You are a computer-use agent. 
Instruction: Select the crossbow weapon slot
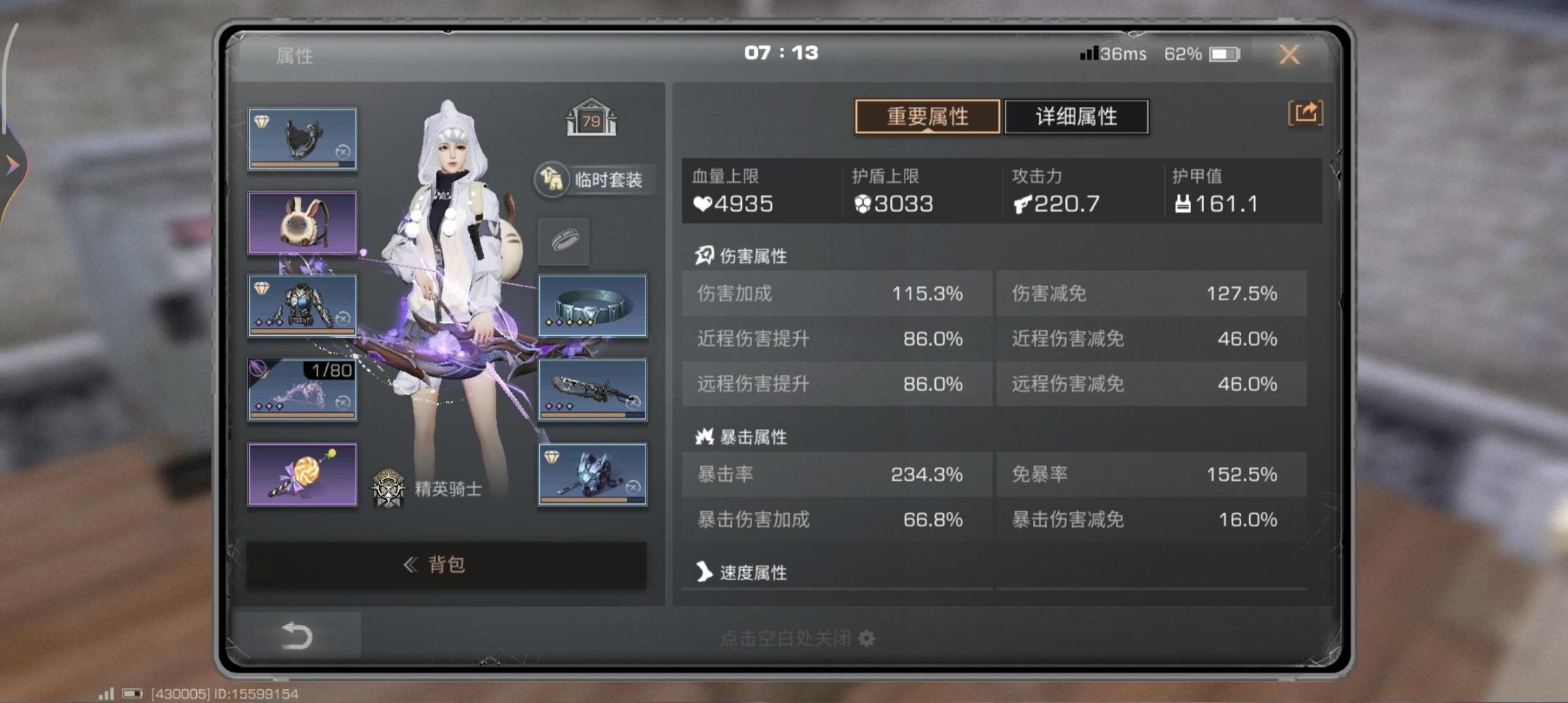click(x=592, y=389)
